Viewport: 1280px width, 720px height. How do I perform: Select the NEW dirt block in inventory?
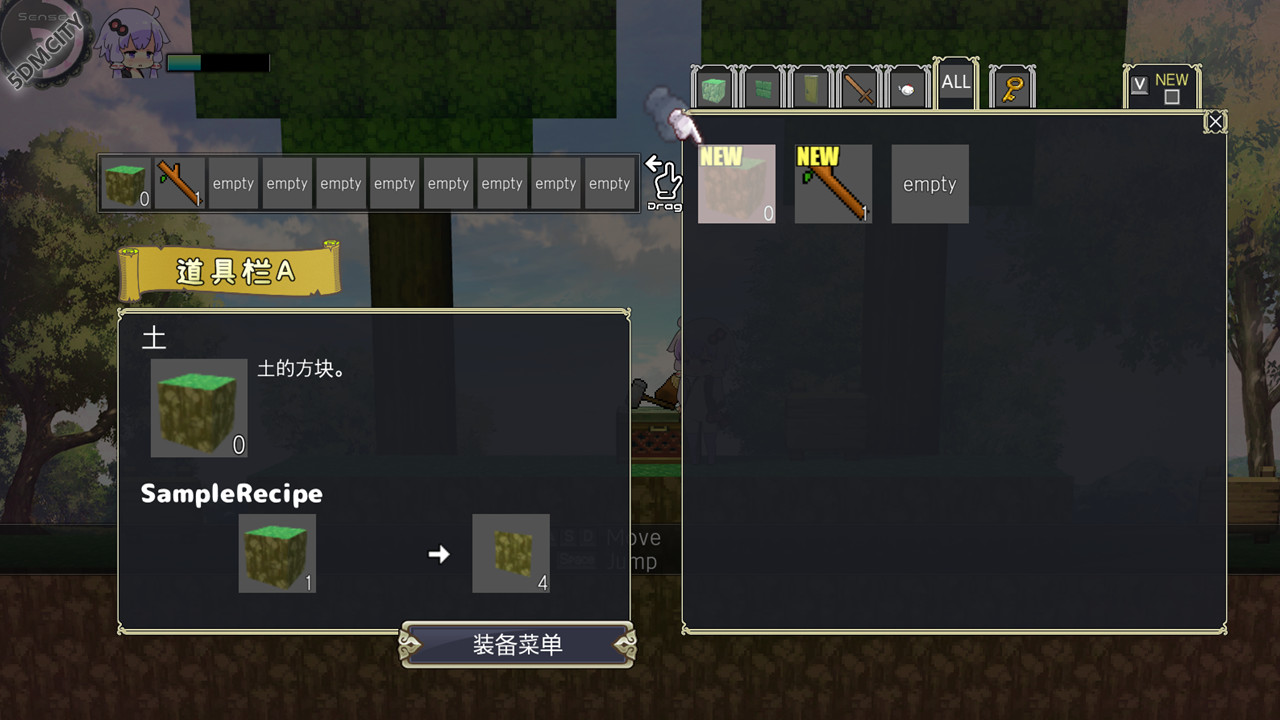(737, 184)
